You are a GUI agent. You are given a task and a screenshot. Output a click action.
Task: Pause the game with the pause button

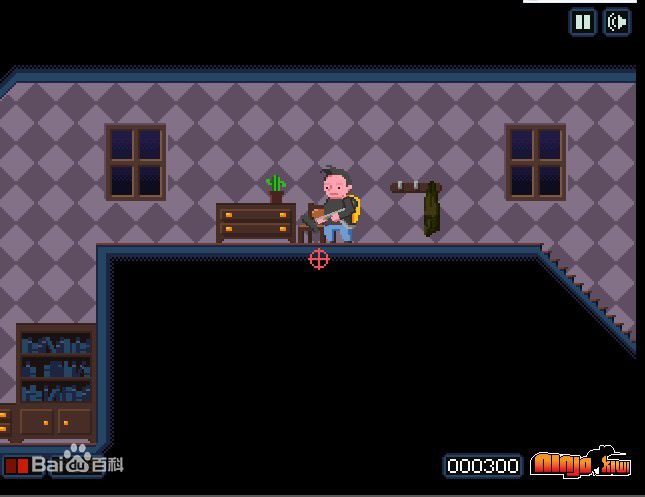pos(583,22)
